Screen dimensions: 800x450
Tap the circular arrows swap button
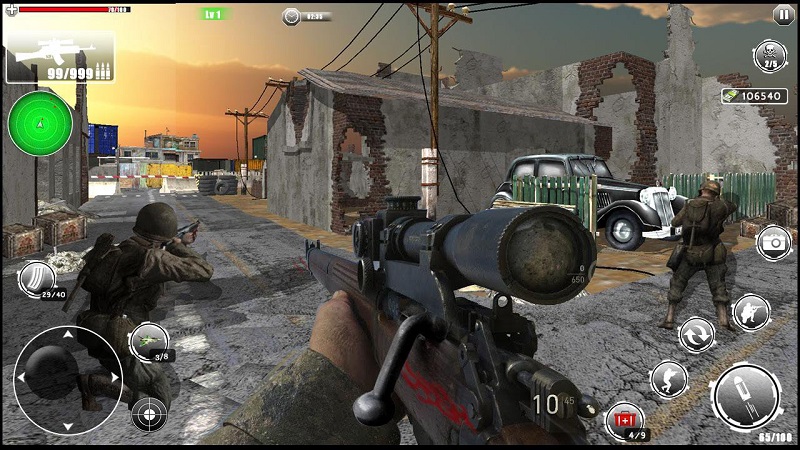click(697, 334)
